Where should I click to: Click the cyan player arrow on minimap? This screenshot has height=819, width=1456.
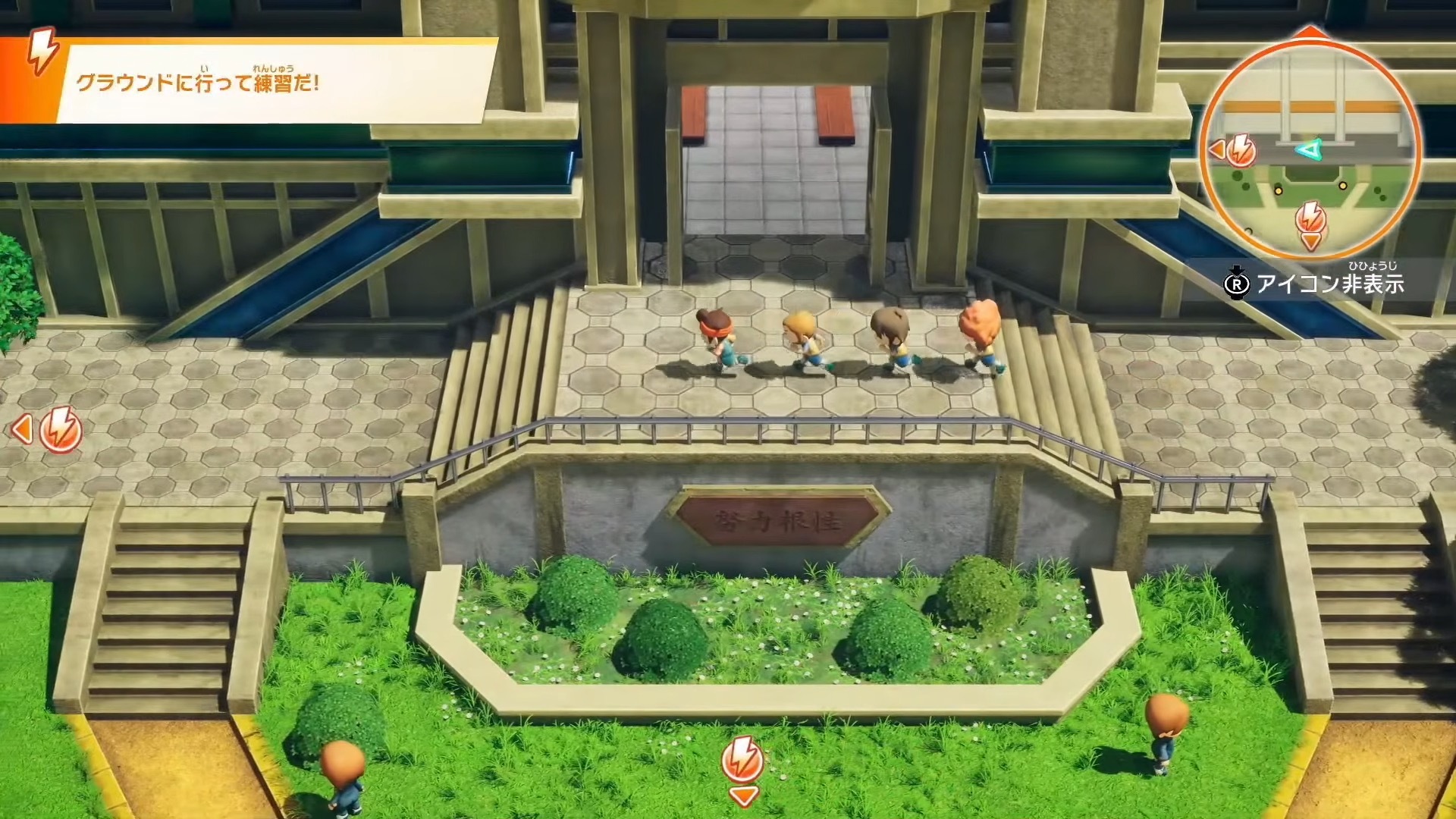tap(1306, 150)
